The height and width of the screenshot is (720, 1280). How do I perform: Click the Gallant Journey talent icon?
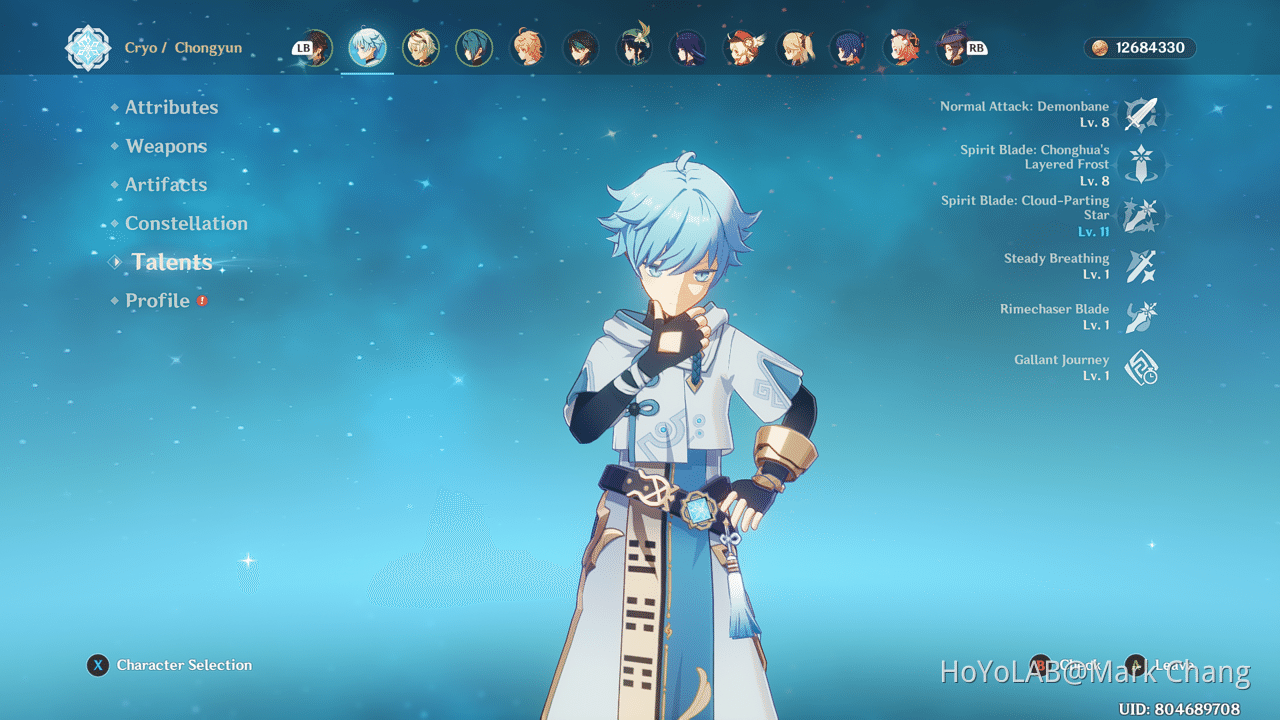[x=1141, y=368]
